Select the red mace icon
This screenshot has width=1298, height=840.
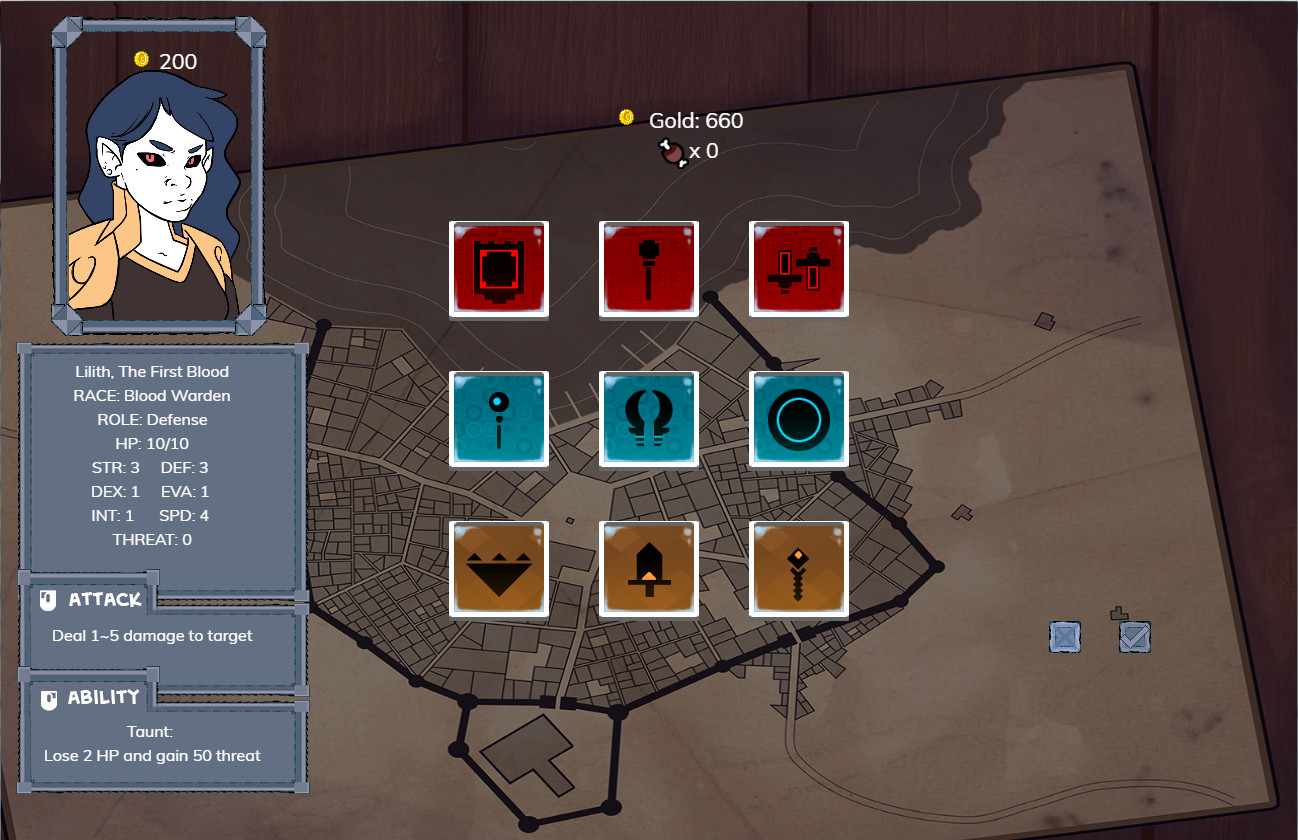648,268
